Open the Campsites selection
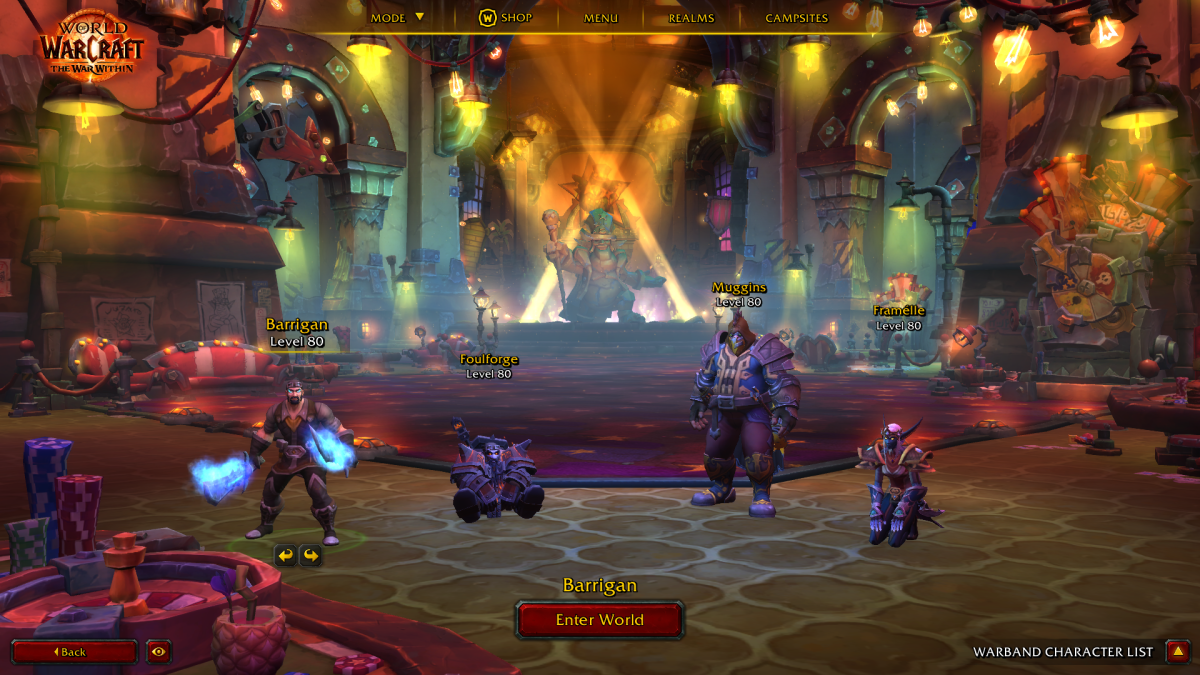 point(796,18)
